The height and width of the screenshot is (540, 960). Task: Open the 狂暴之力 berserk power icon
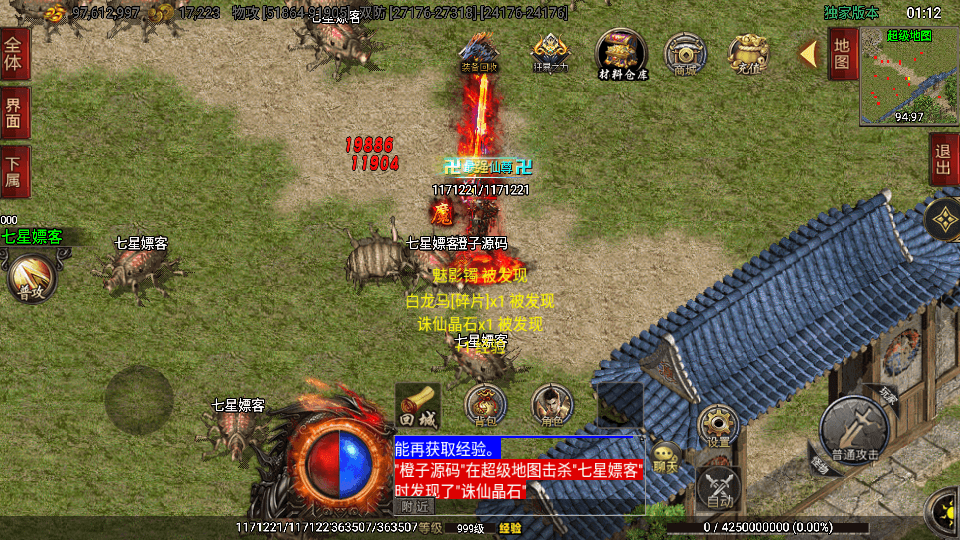click(x=550, y=53)
